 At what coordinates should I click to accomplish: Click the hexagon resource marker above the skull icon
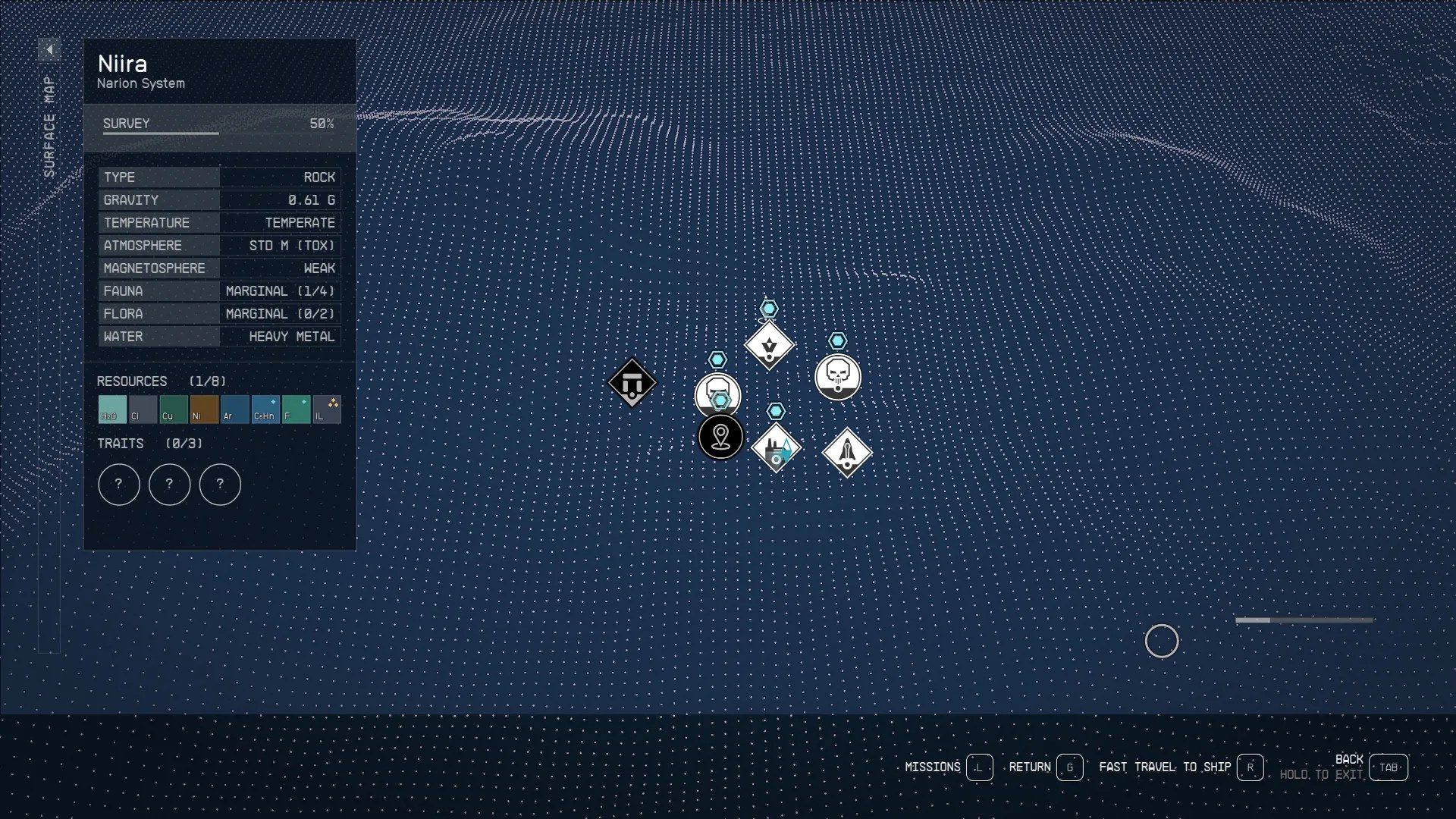pos(838,341)
